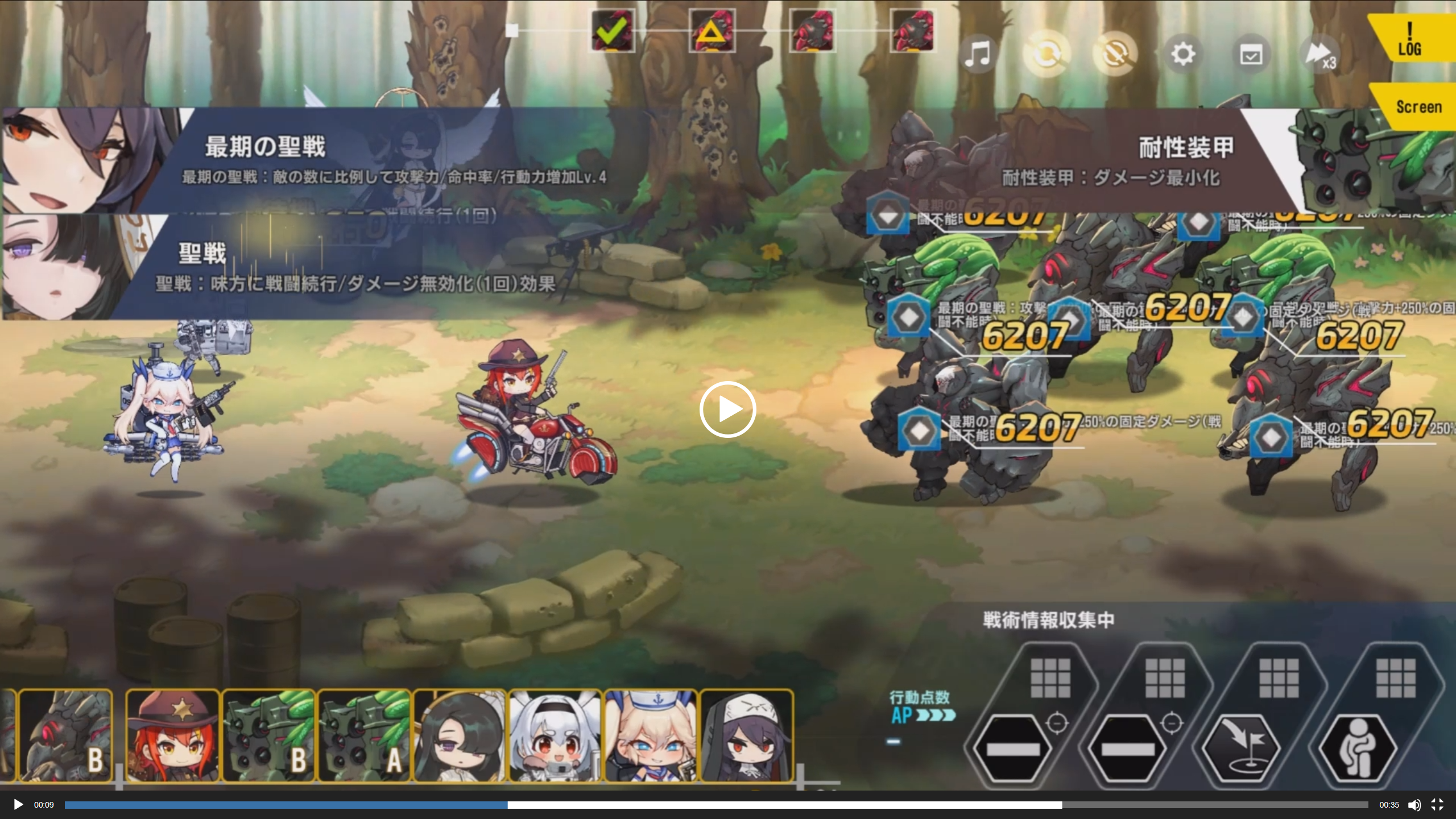Enter fullscreen on the video player
1456x819 pixels.
pos(1437,805)
